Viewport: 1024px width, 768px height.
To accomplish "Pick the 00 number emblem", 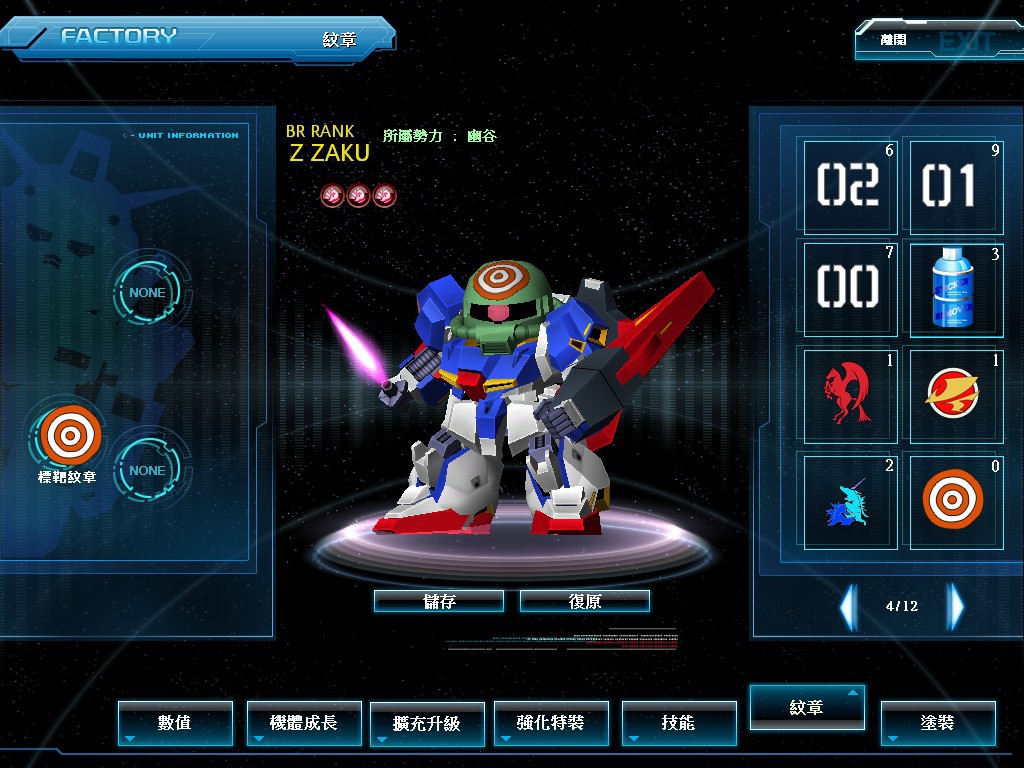I will tap(849, 289).
